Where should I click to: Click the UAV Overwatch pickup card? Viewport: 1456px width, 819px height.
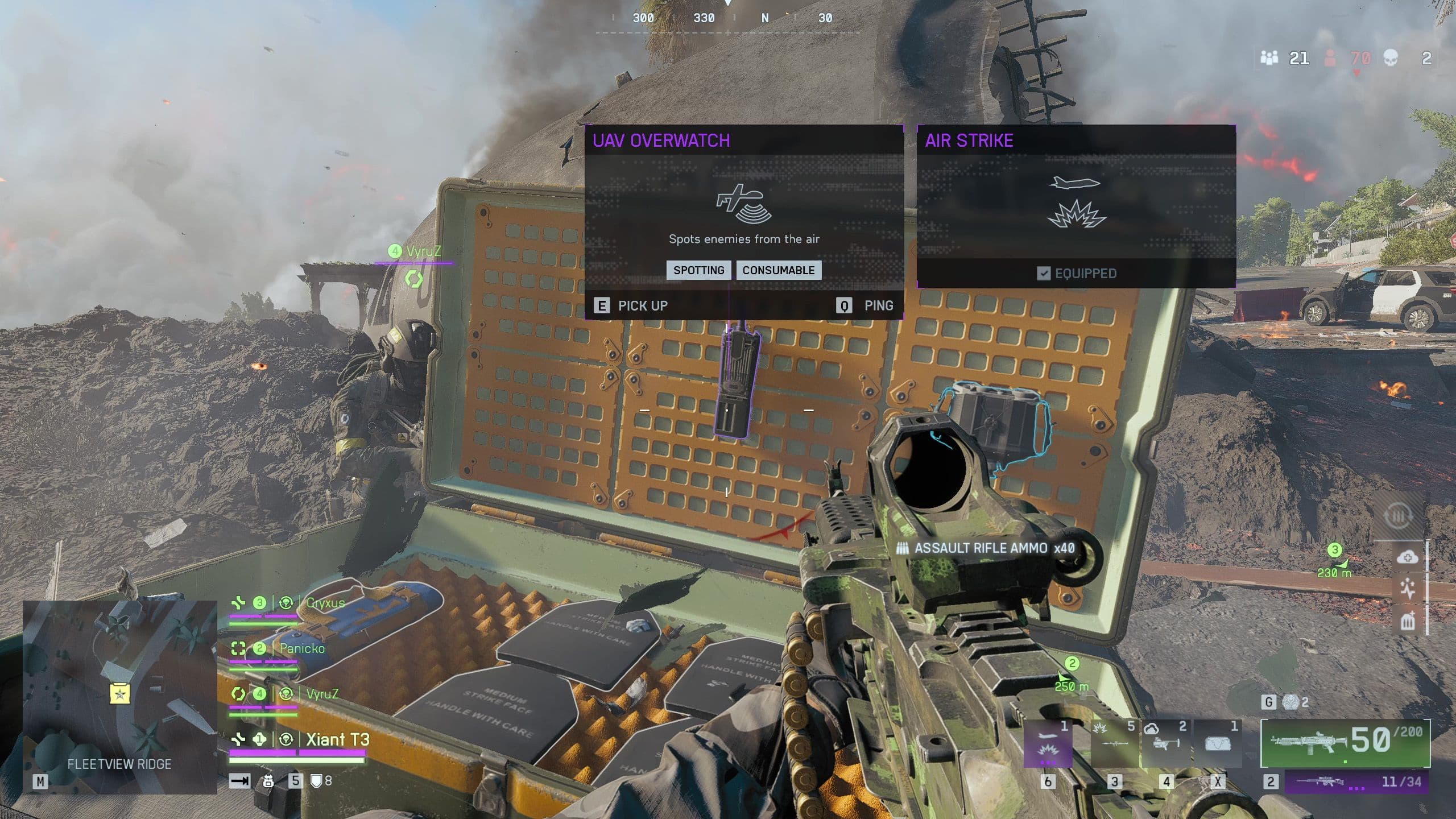[x=744, y=222]
